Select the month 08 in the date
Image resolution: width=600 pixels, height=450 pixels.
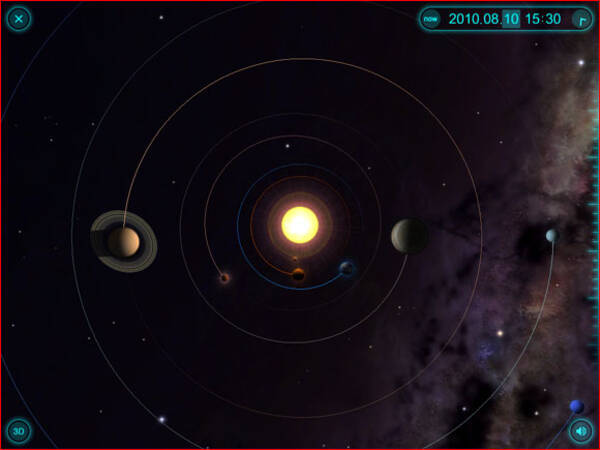coord(492,18)
